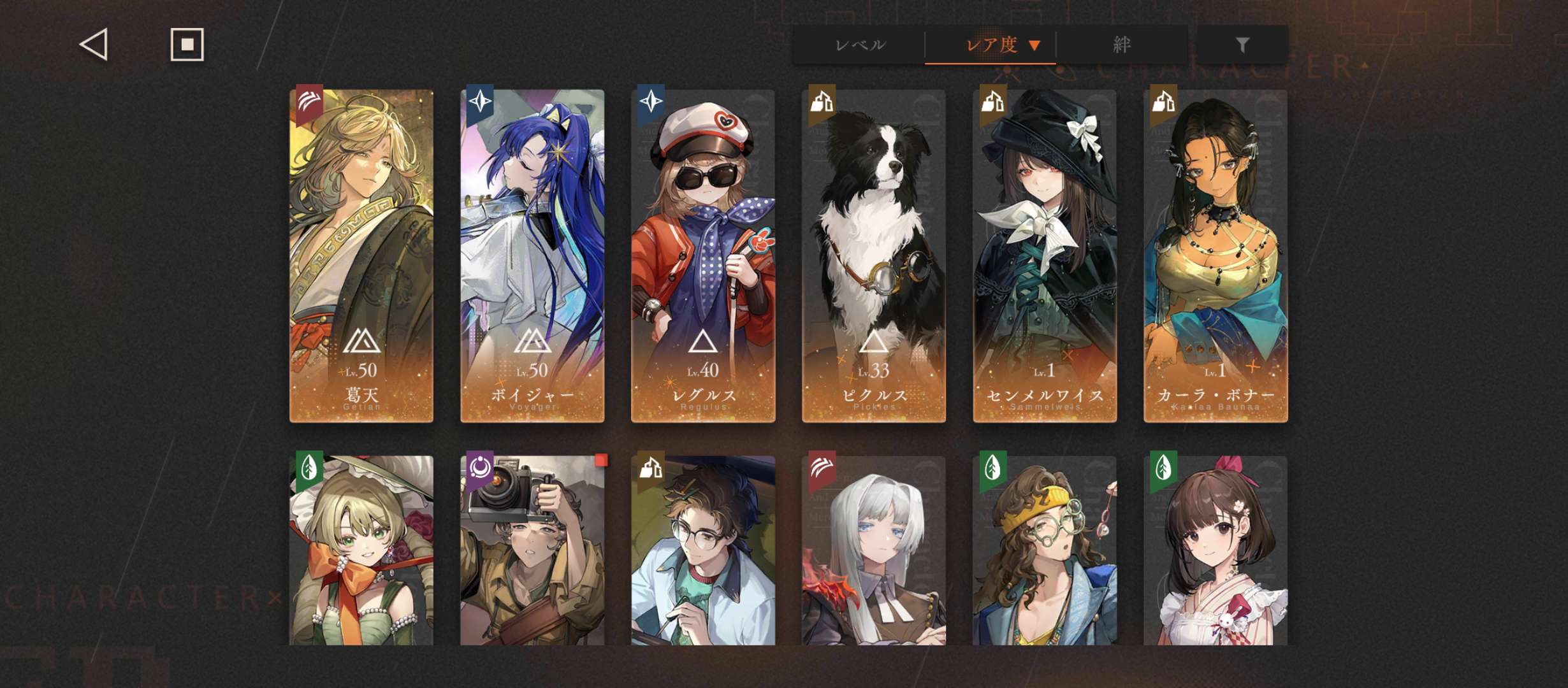1568x688 pixels.
Task: Select the センメルワイス Sammelweis card
Action: point(1045,256)
